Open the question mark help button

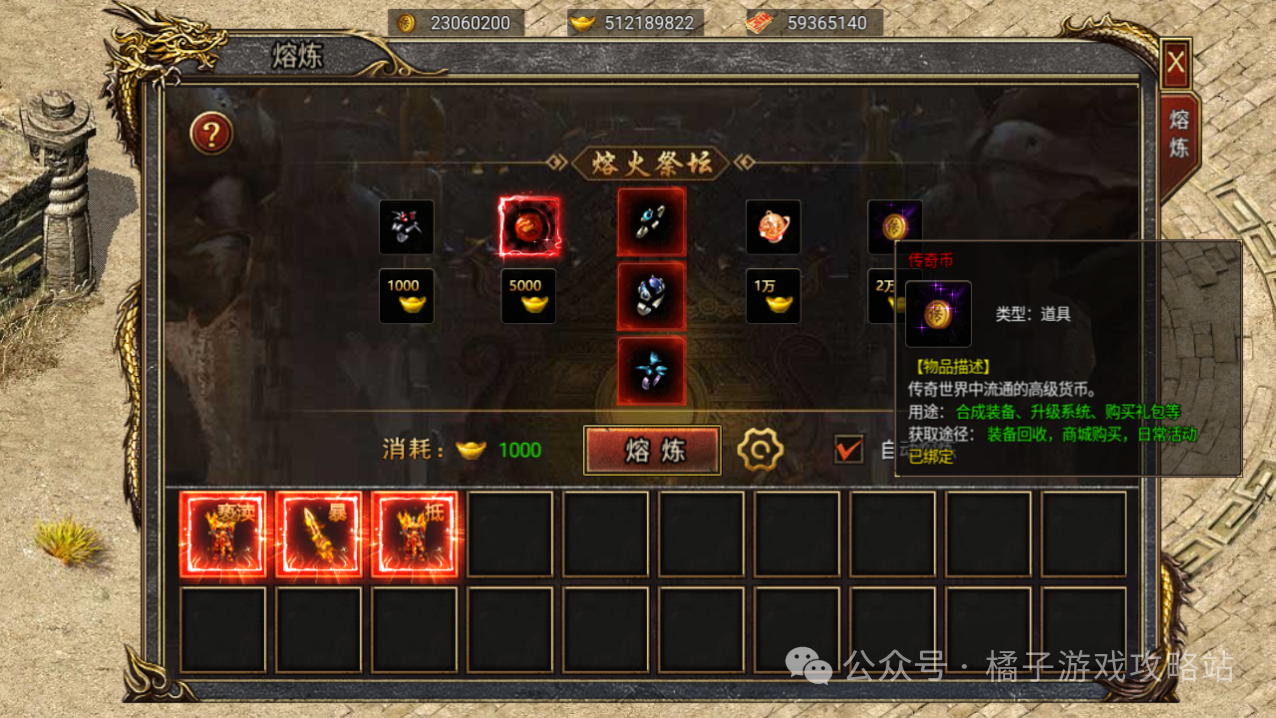point(211,133)
